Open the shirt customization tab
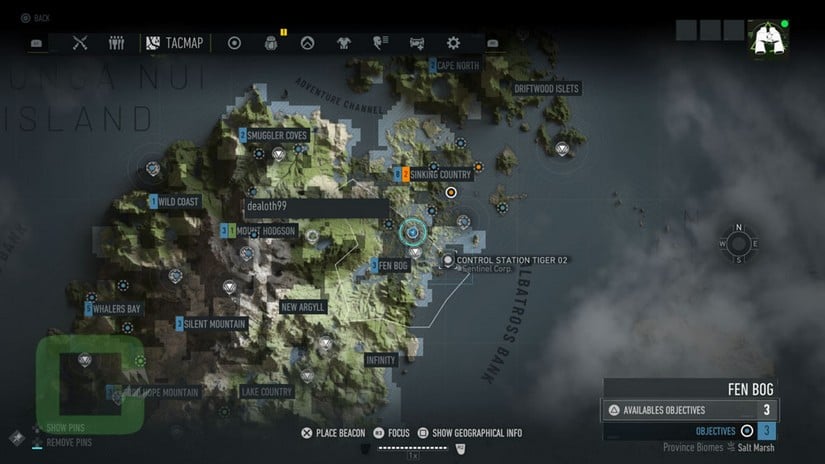This screenshot has height=464, width=825. coord(344,43)
